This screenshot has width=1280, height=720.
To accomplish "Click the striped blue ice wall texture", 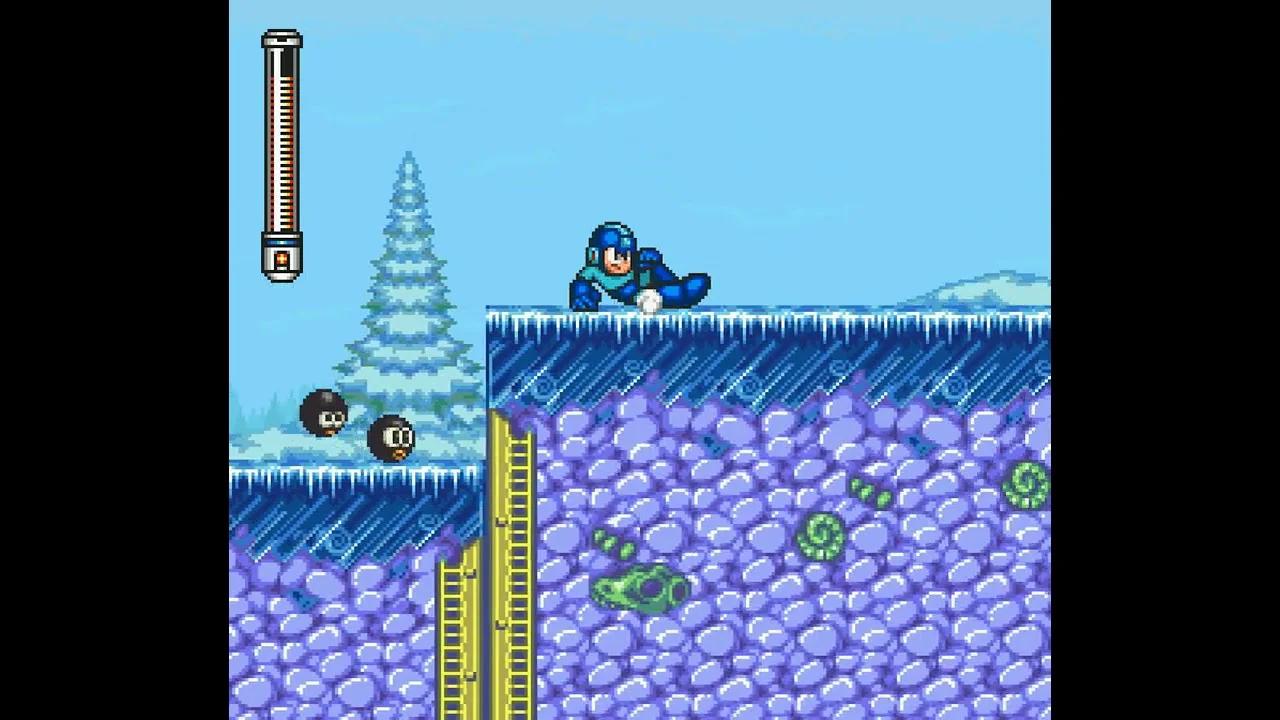I will 750,370.
